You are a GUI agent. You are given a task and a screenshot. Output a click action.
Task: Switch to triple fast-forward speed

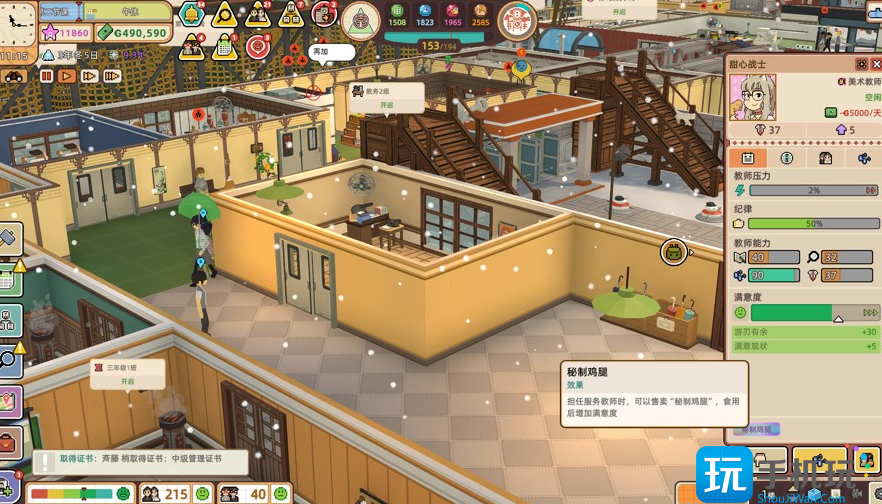pyautogui.click(x=112, y=75)
